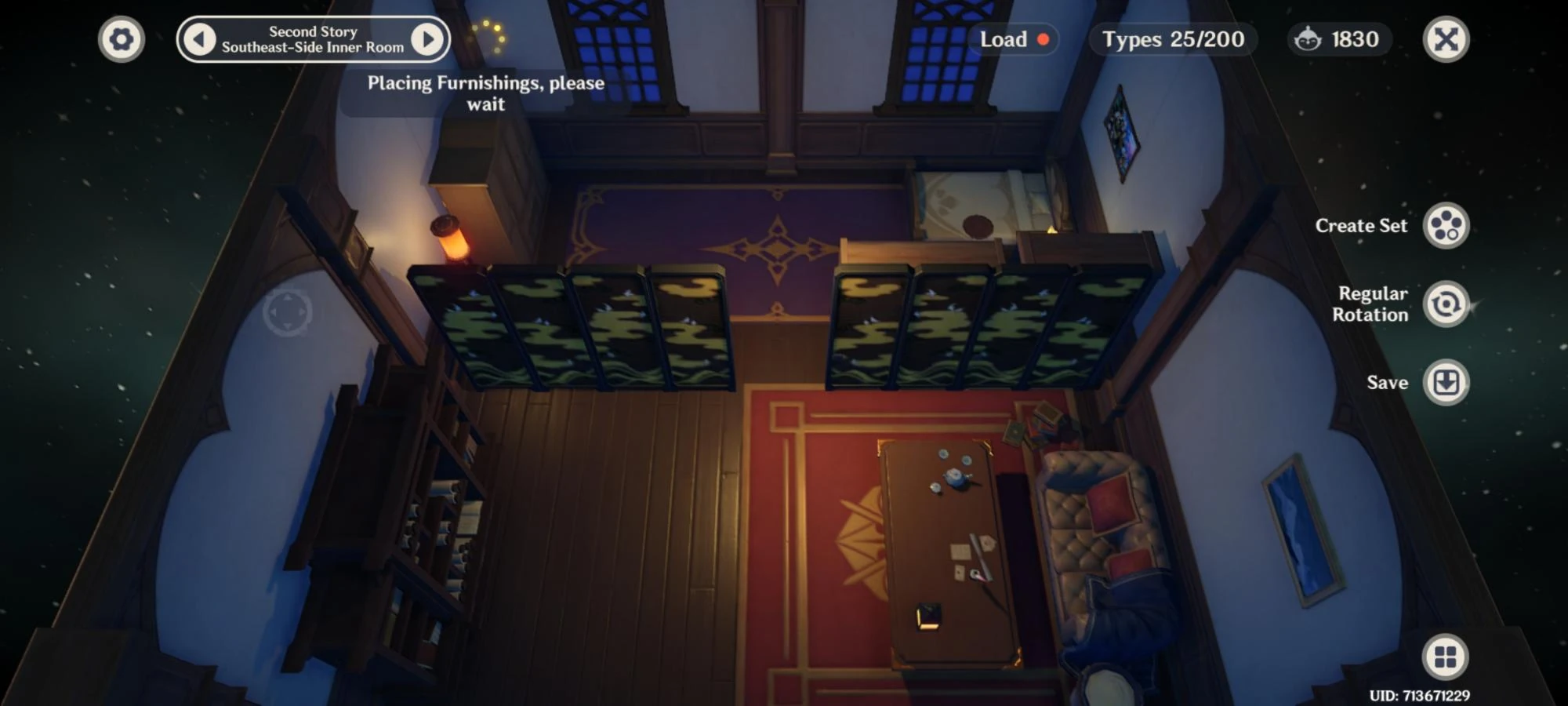Dismiss the Placing Furnishings notice
This screenshot has height=706, width=1568.
coord(486,93)
